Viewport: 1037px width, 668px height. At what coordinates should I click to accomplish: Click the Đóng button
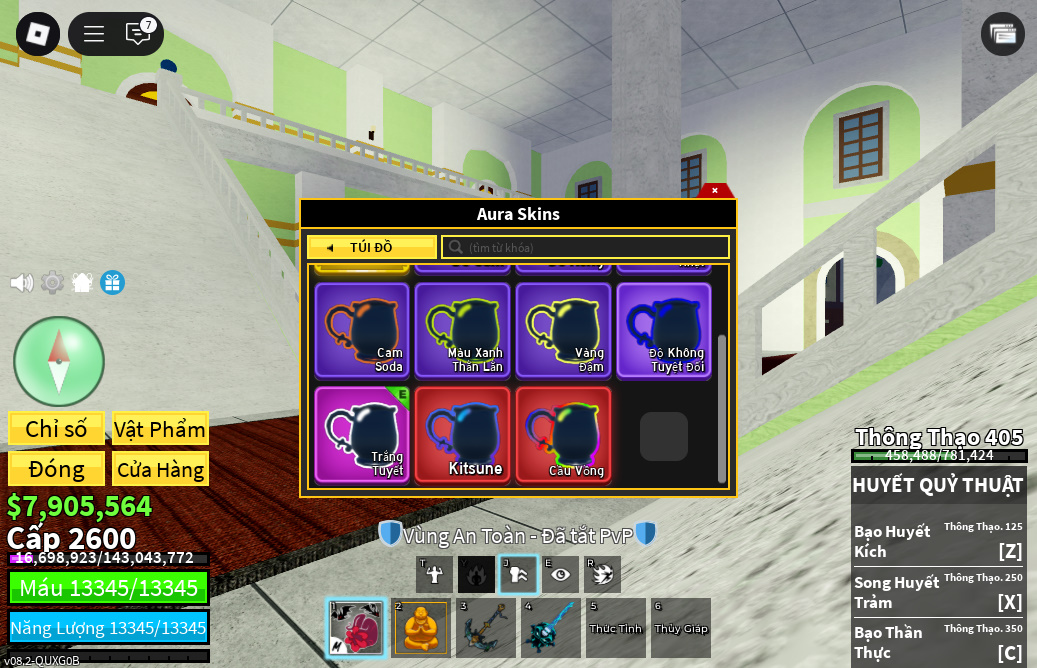56,469
